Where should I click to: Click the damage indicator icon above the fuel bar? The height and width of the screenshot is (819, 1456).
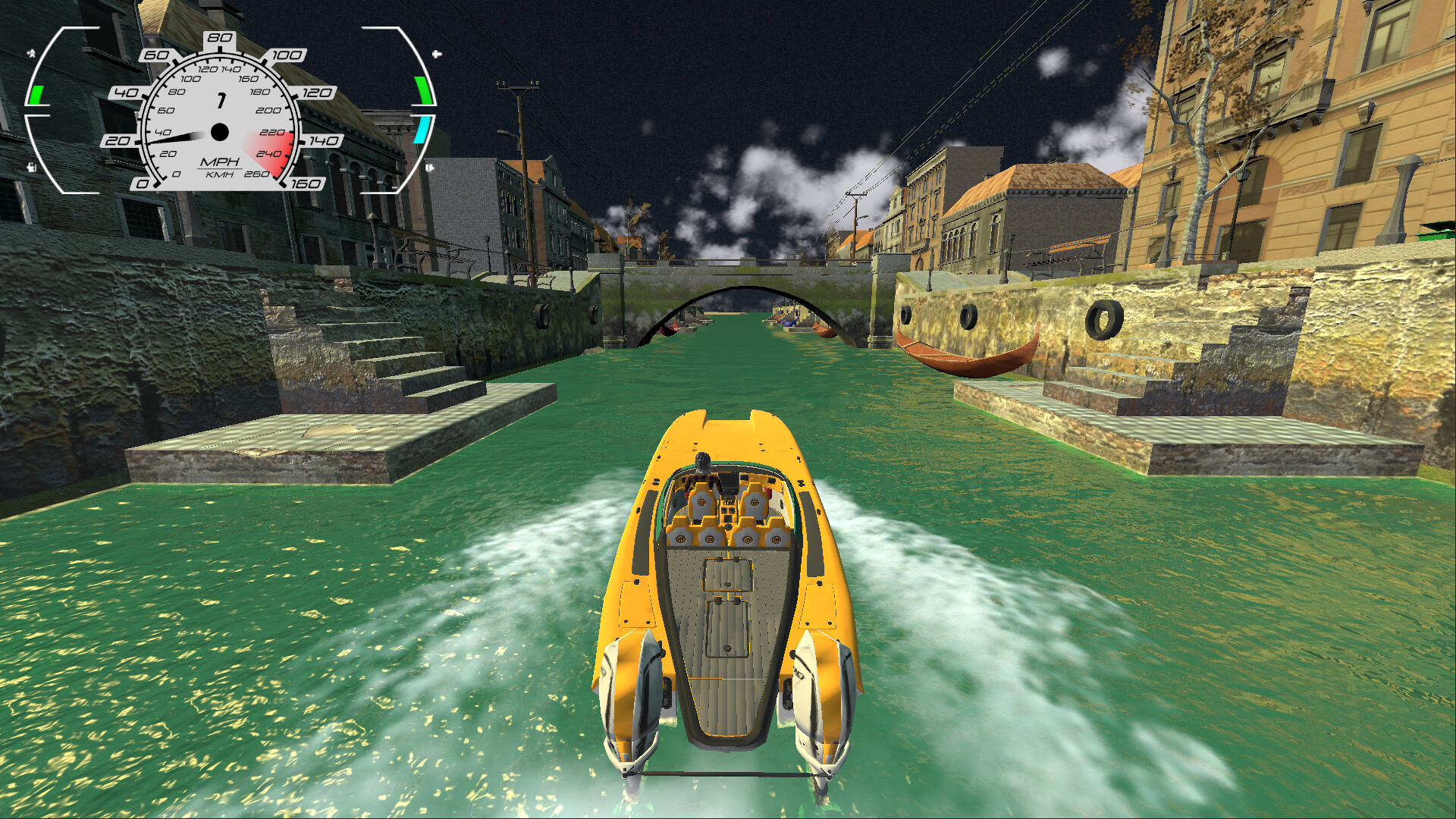pos(30,53)
